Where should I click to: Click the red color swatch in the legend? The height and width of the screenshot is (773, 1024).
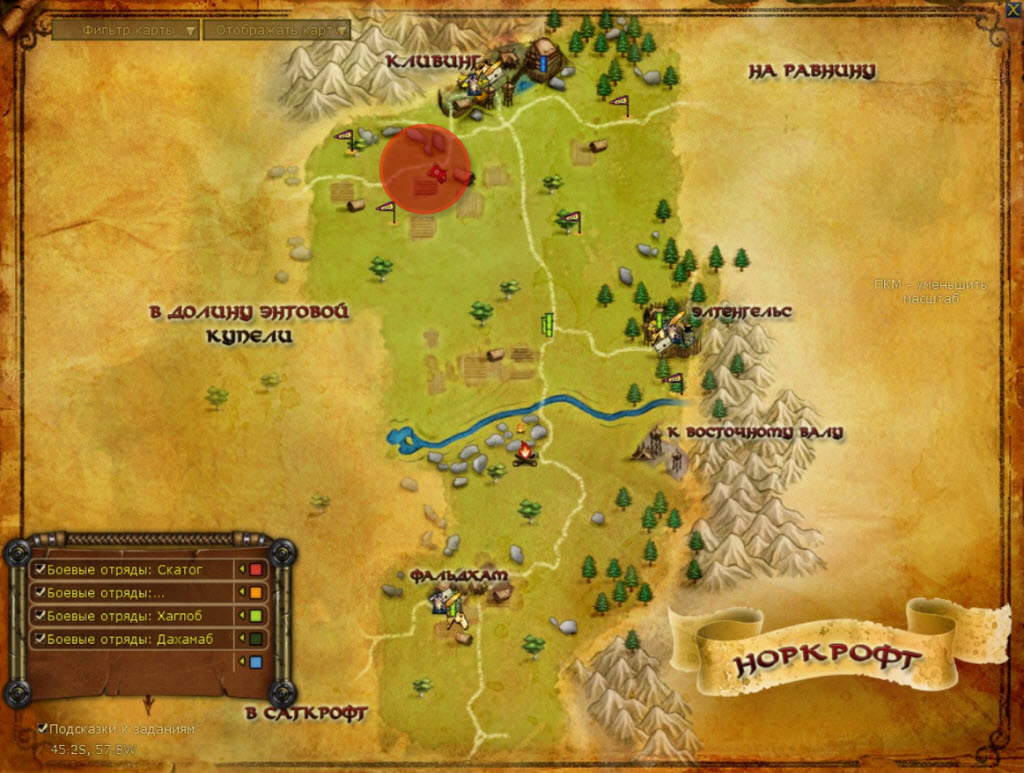[x=256, y=570]
